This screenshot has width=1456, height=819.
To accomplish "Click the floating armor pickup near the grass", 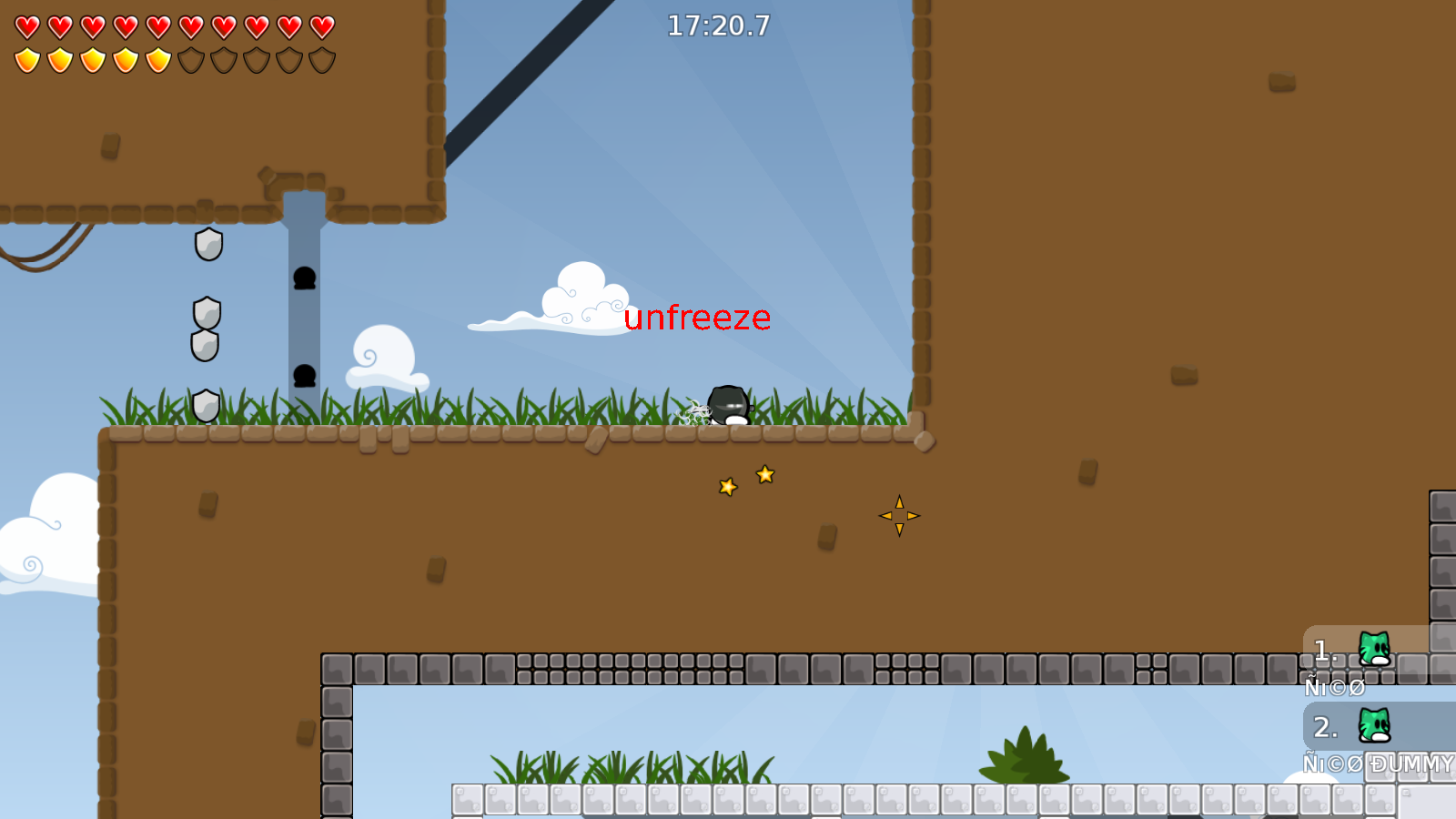I will pos(204,403).
